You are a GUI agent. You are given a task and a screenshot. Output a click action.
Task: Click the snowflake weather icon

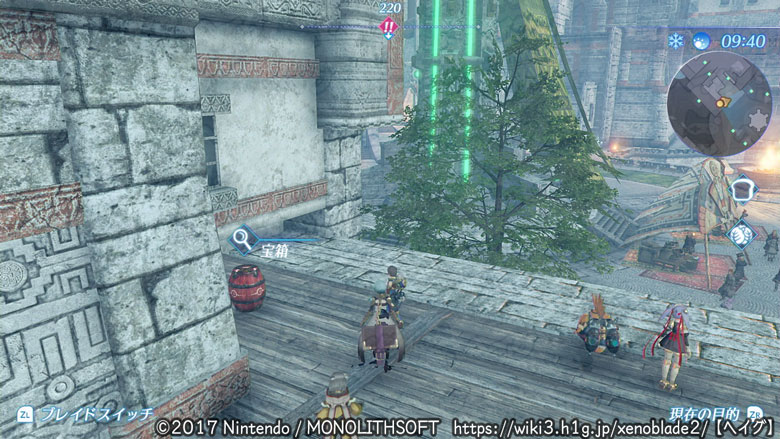click(677, 41)
